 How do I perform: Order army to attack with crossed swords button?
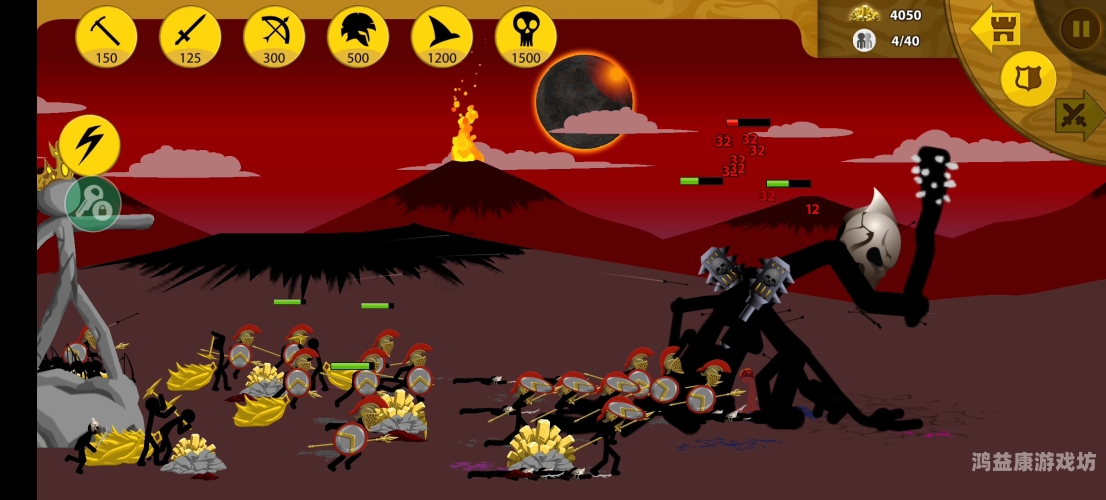point(1081,115)
